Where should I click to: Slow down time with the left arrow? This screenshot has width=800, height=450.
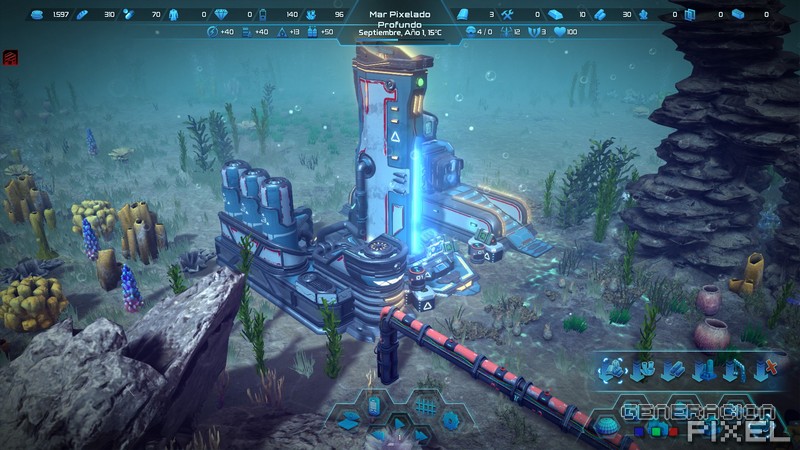pos(377,437)
